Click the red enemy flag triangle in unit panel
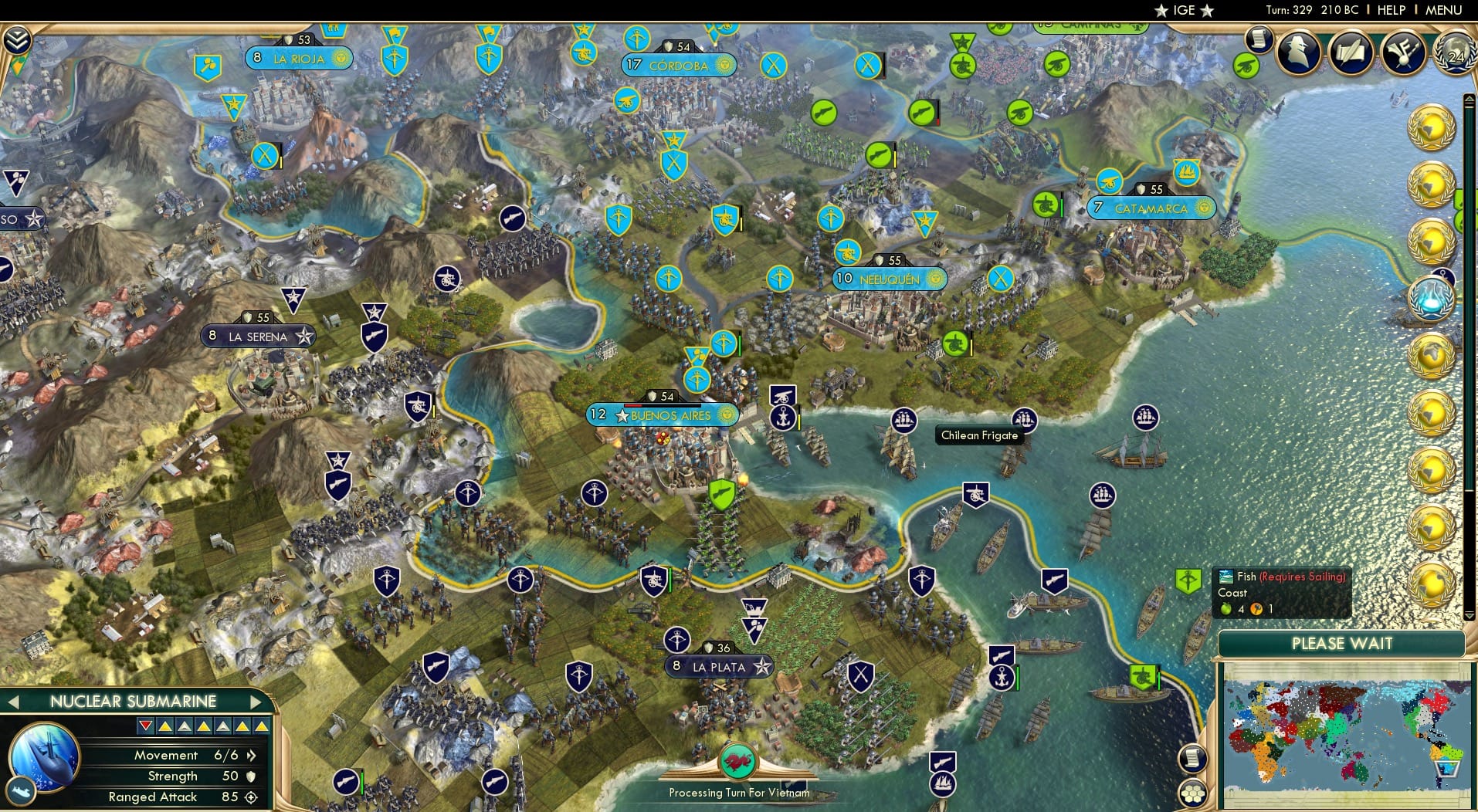Screen dimensions: 1478x812 pos(147,726)
